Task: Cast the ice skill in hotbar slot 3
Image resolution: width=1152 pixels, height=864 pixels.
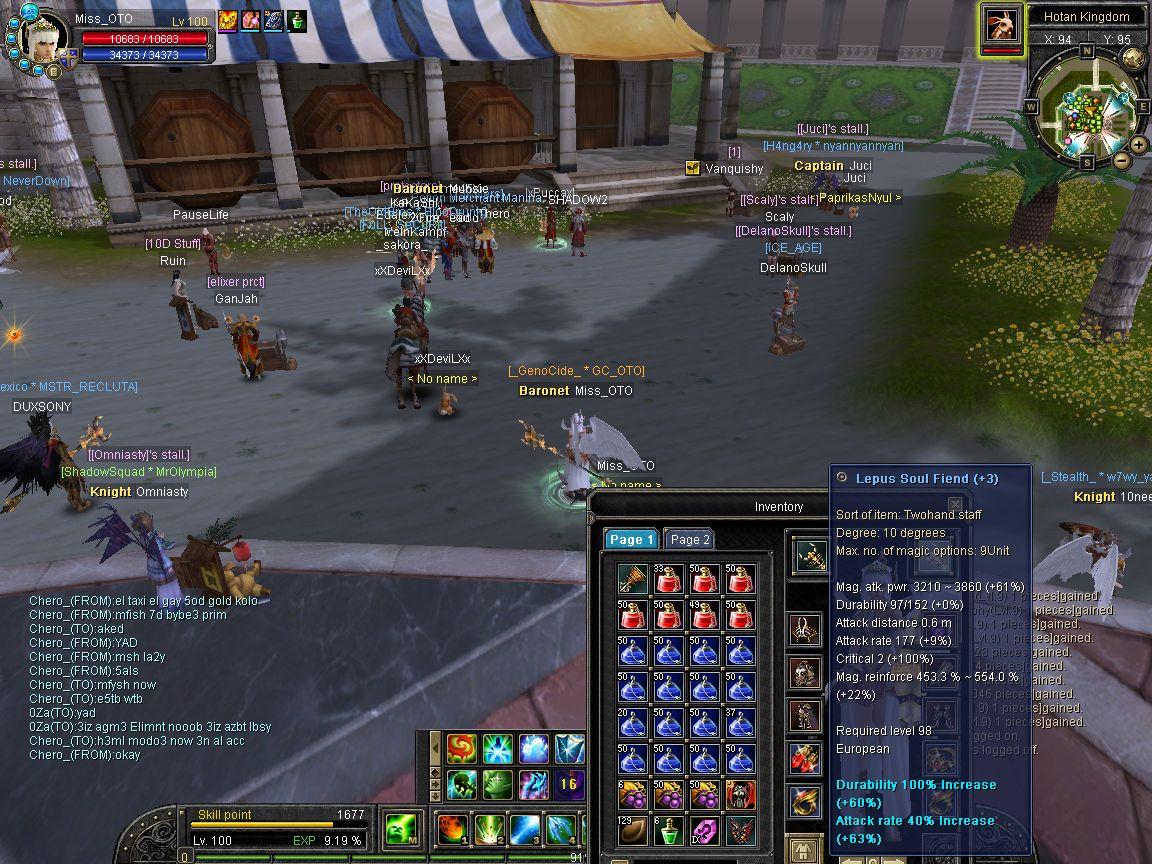Action: pyautogui.click(x=525, y=830)
